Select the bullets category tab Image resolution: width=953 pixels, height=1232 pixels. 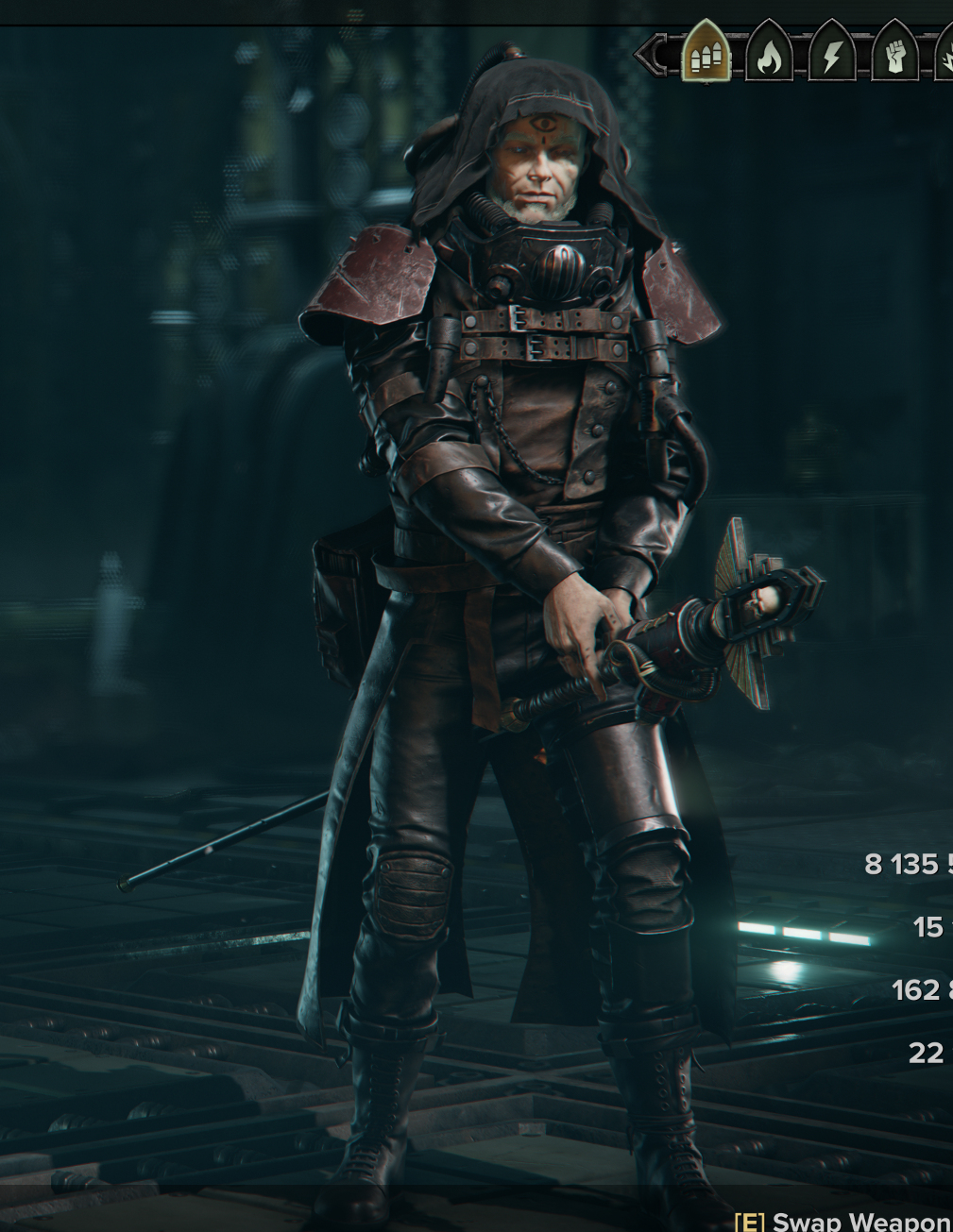click(x=706, y=56)
